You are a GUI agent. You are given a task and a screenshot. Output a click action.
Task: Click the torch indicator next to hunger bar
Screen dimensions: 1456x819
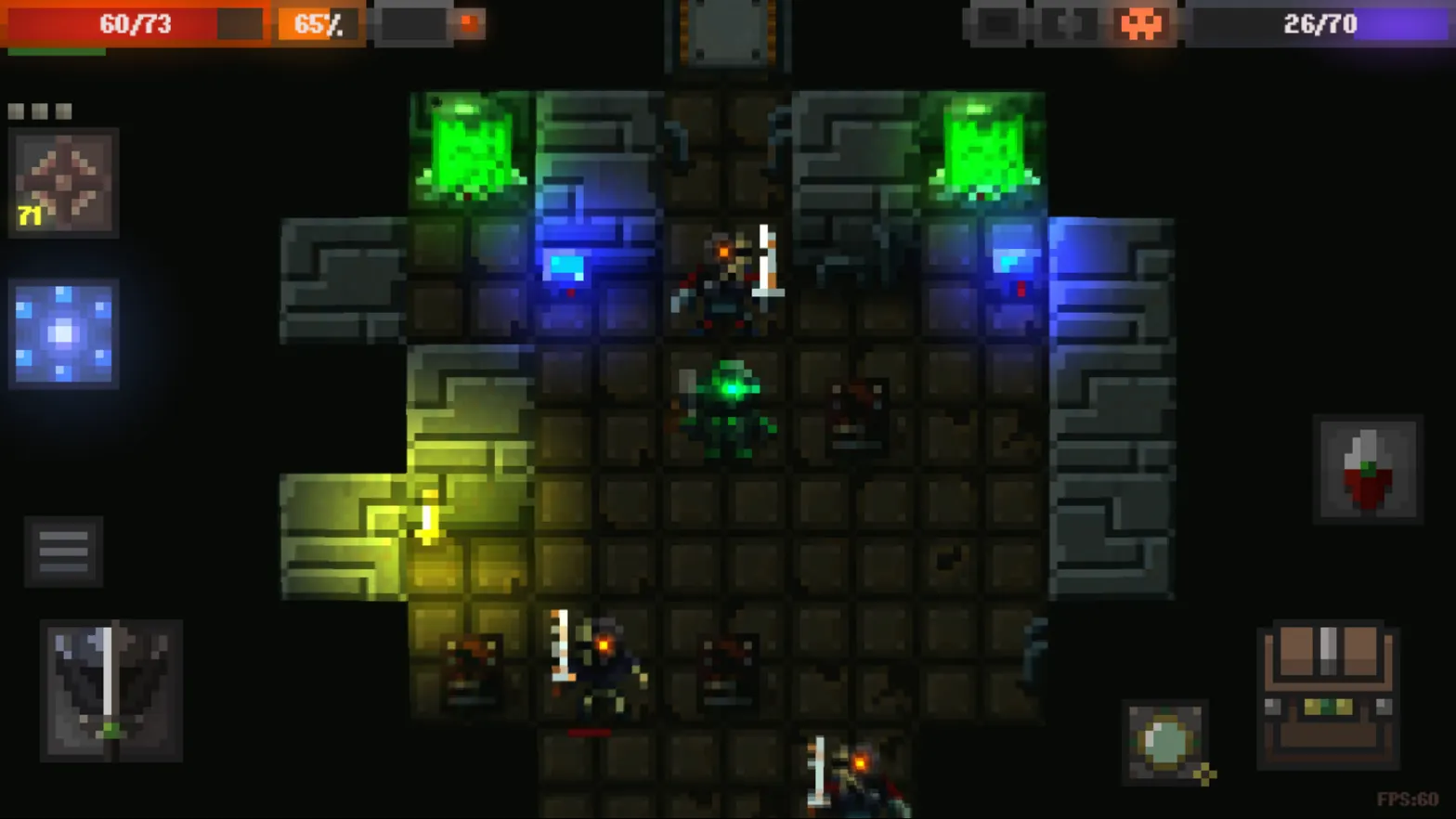coord(429,24)
